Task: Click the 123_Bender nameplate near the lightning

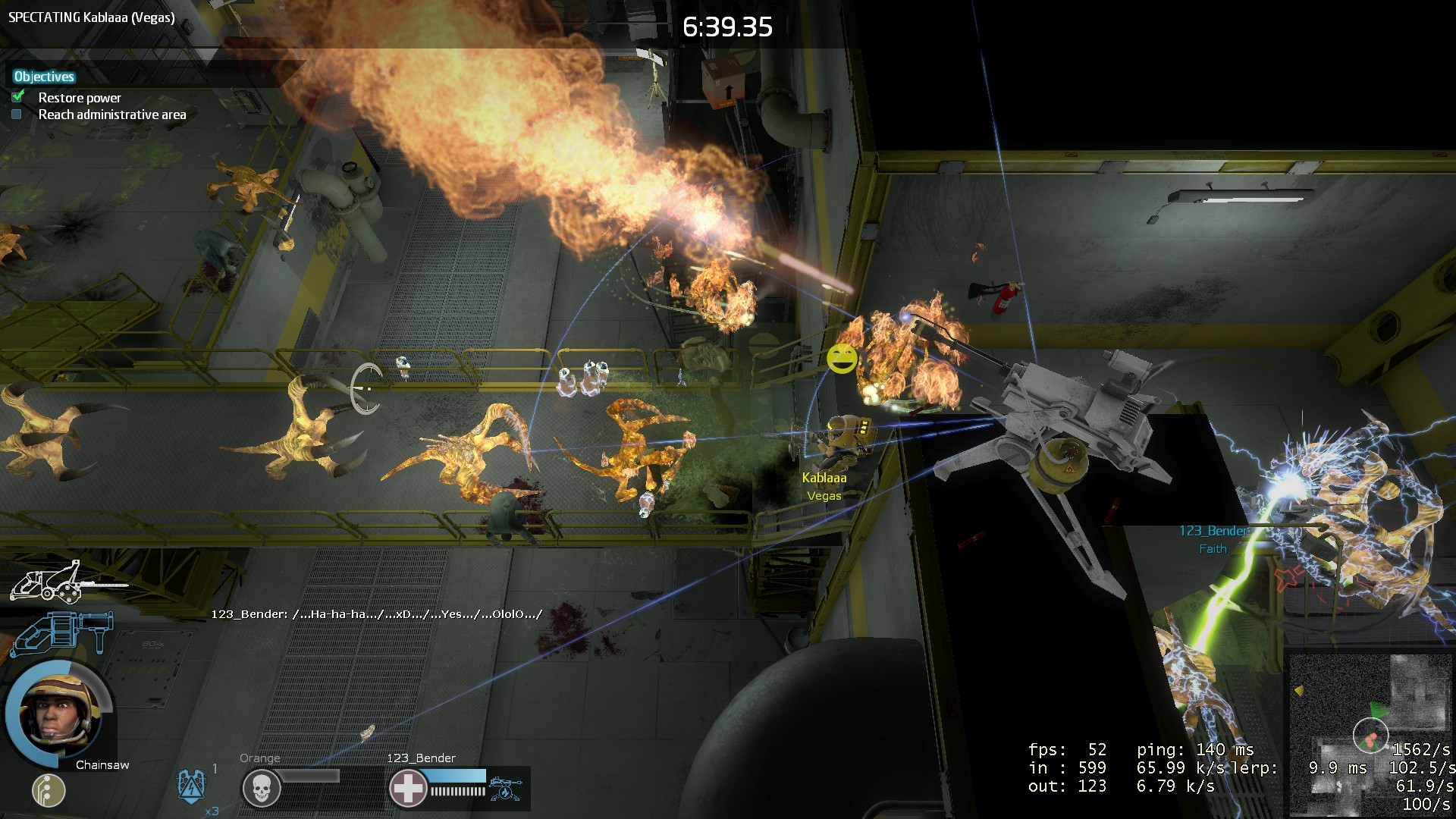Action: (1214, 531)
